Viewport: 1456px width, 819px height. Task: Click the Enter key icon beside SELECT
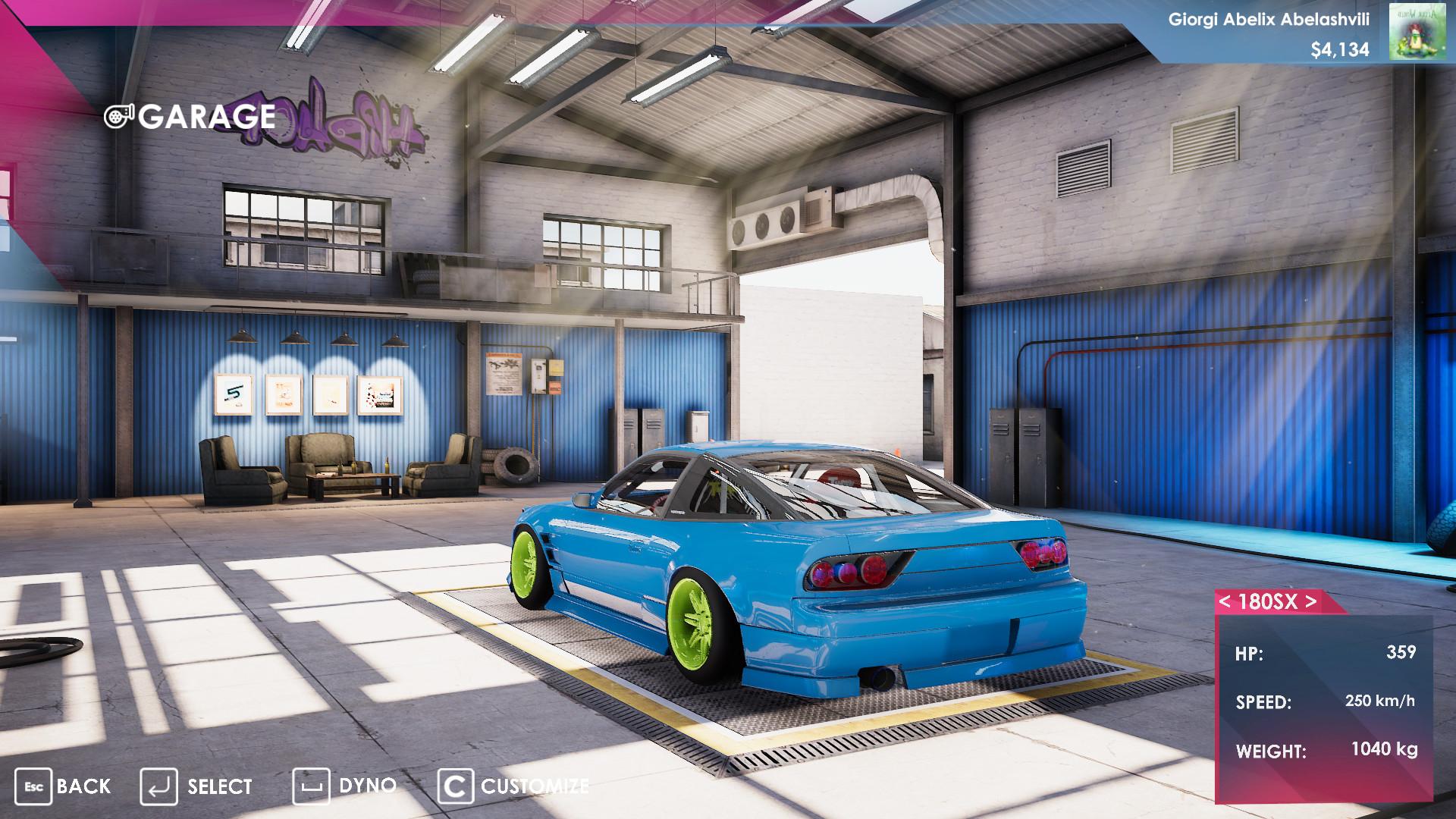click(x=158, y=787)
